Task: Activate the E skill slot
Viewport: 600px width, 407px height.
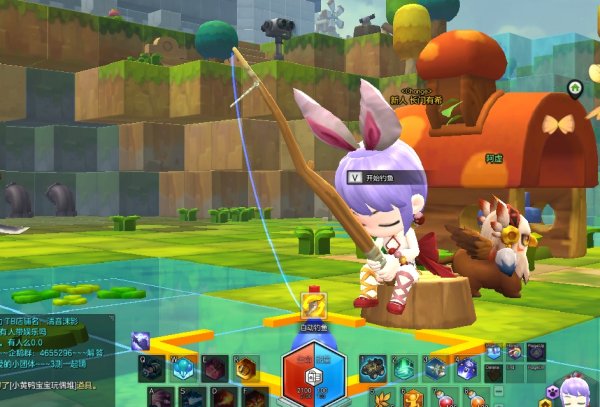Action: [215, 369]
